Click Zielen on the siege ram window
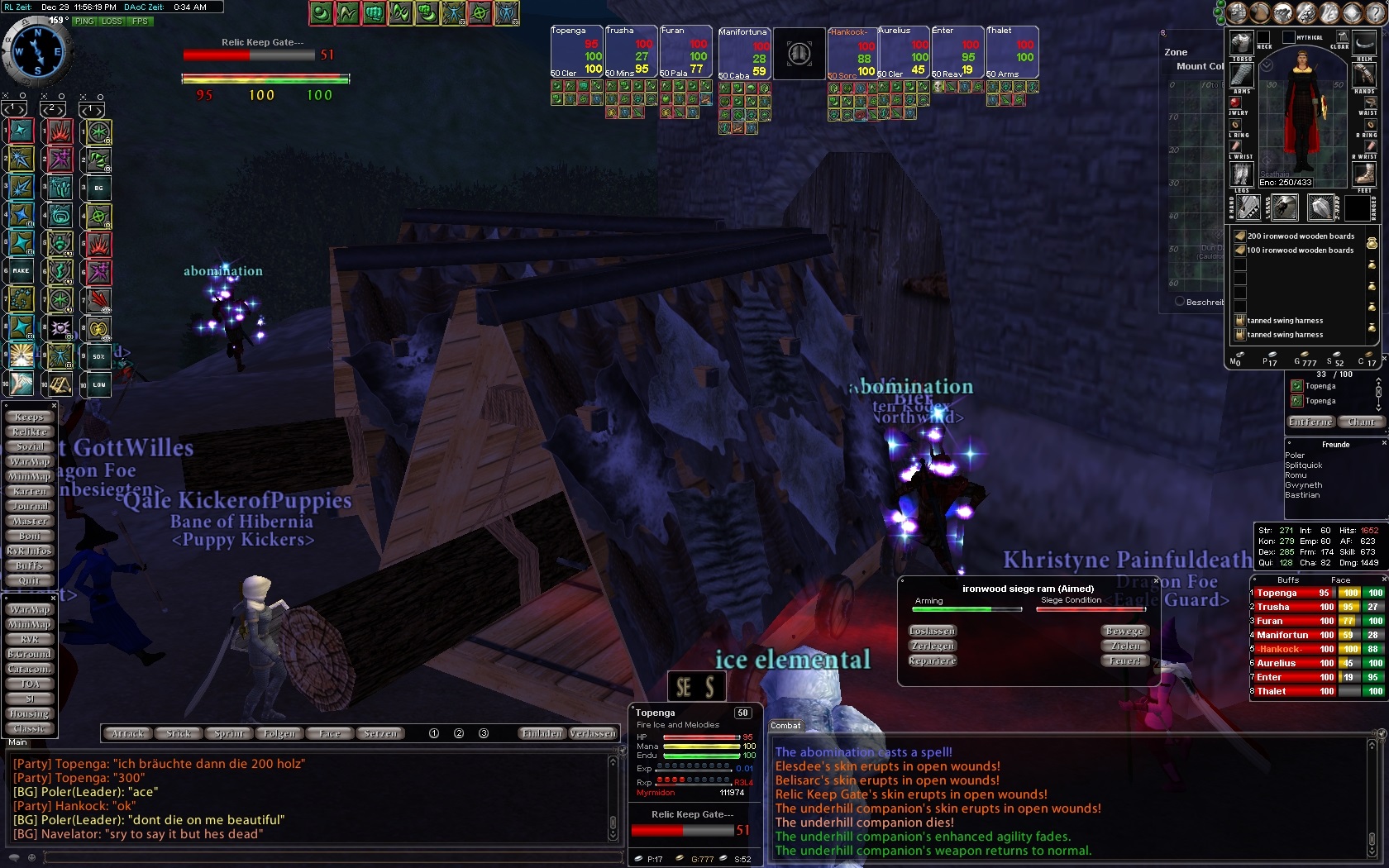Image resolution: width=1389 pixels, height=868 pixels. [x=1125, y=646]
